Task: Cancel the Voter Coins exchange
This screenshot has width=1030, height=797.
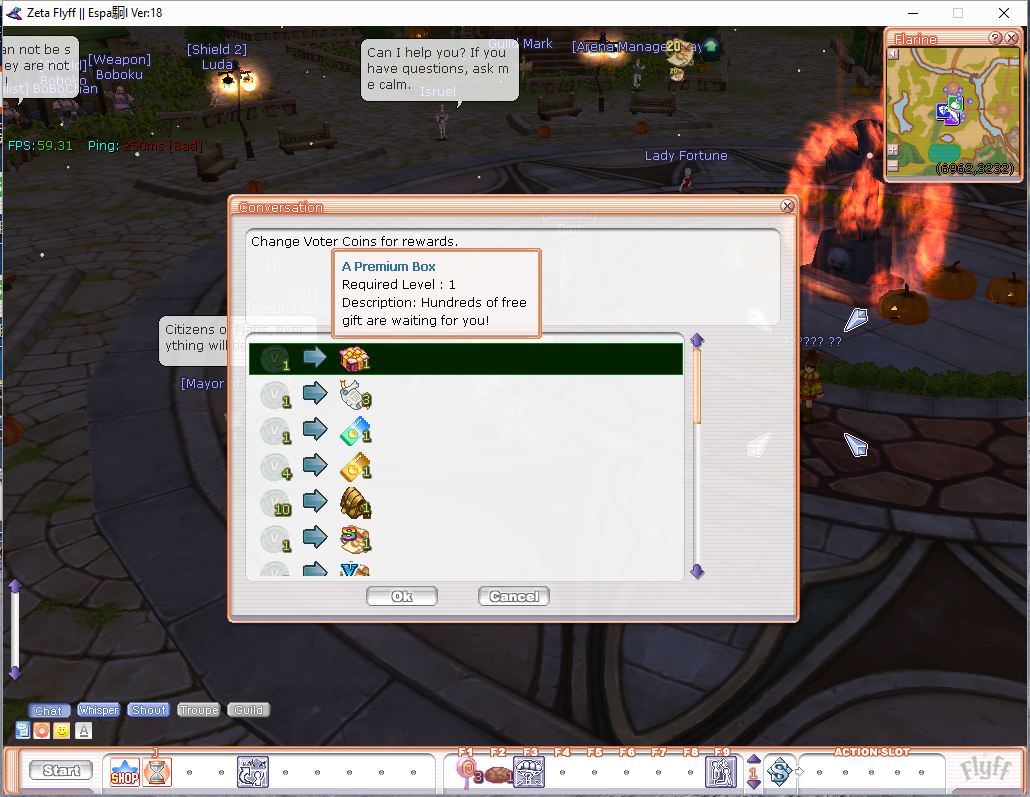Action: click(514, 596)
